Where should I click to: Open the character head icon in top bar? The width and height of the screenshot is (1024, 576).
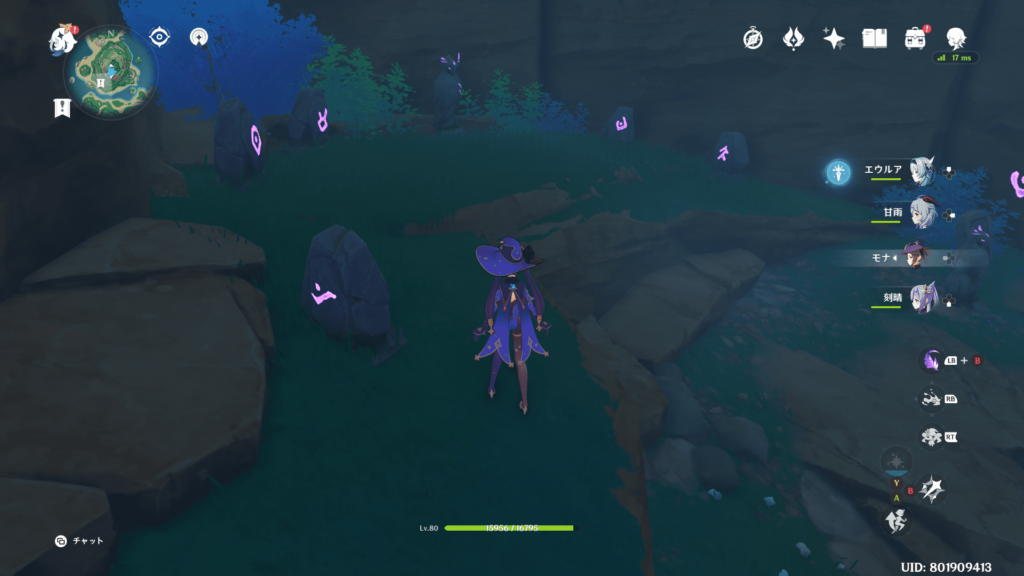click(x=955, y=38)
